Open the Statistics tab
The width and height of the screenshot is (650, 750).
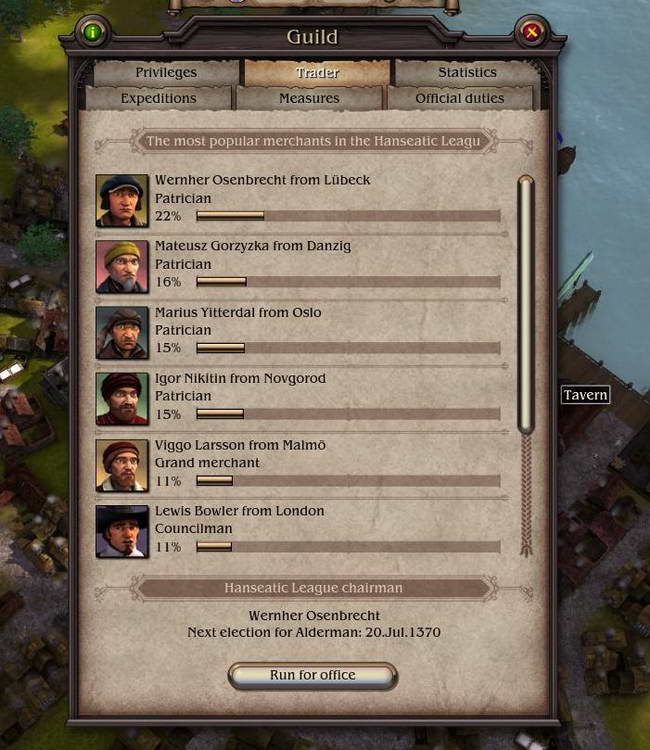coord(466,73)
